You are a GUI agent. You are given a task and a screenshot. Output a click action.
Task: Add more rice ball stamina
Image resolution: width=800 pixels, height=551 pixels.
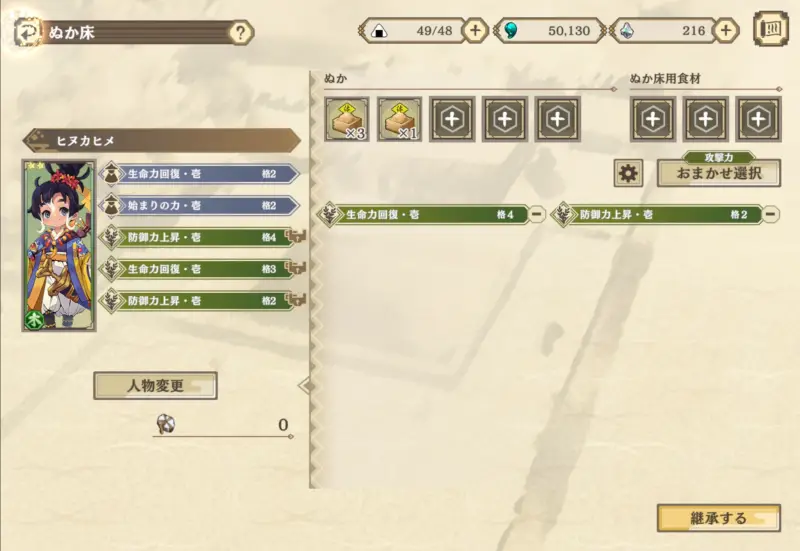(x=475, y=30)
